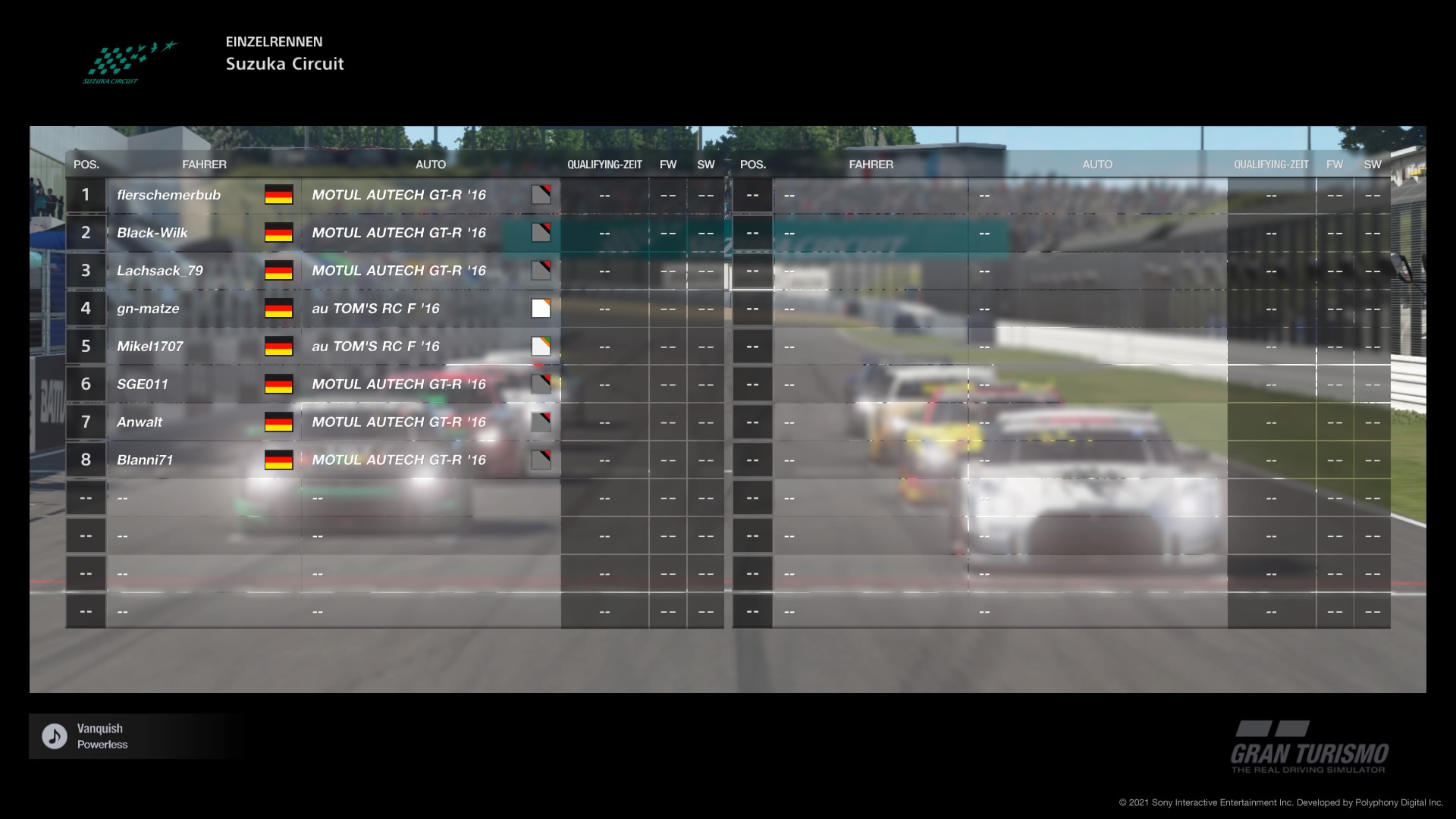Select the driver named Anwalt
The height and width of the screenshot is (819, 1456).
coord(140,422)
